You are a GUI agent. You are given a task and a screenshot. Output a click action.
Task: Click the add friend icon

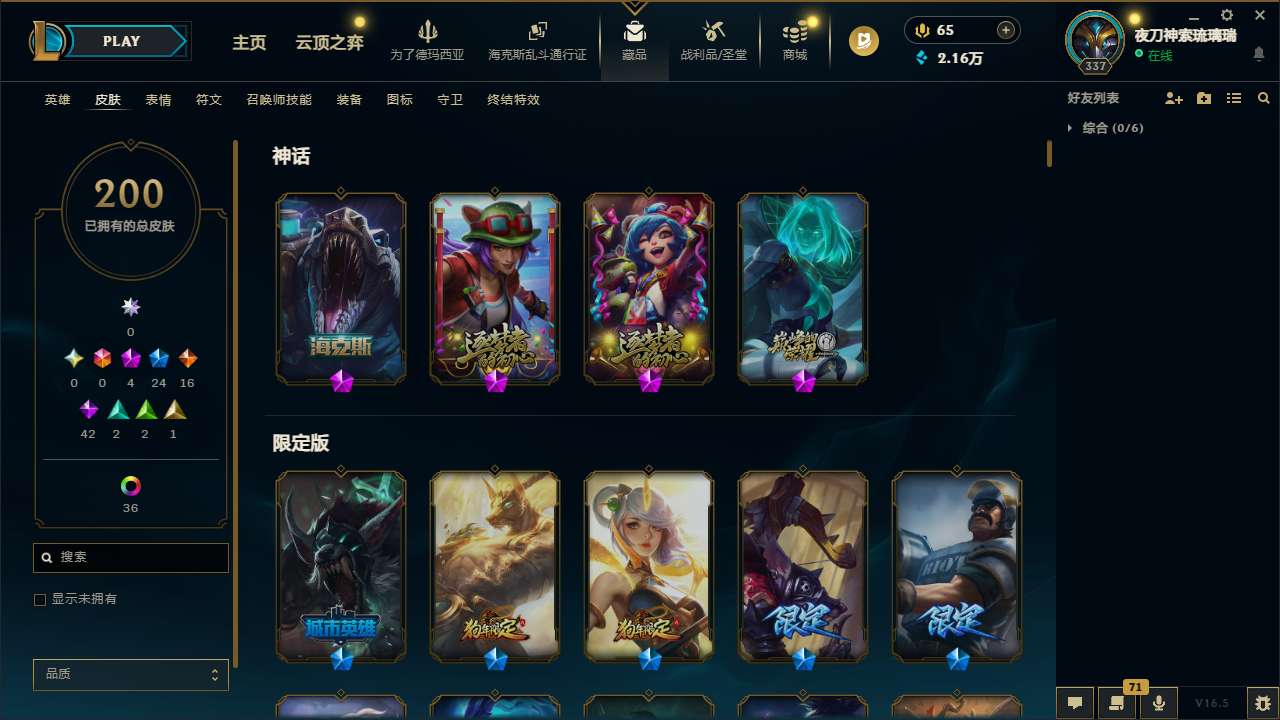tap(1174, 98)
